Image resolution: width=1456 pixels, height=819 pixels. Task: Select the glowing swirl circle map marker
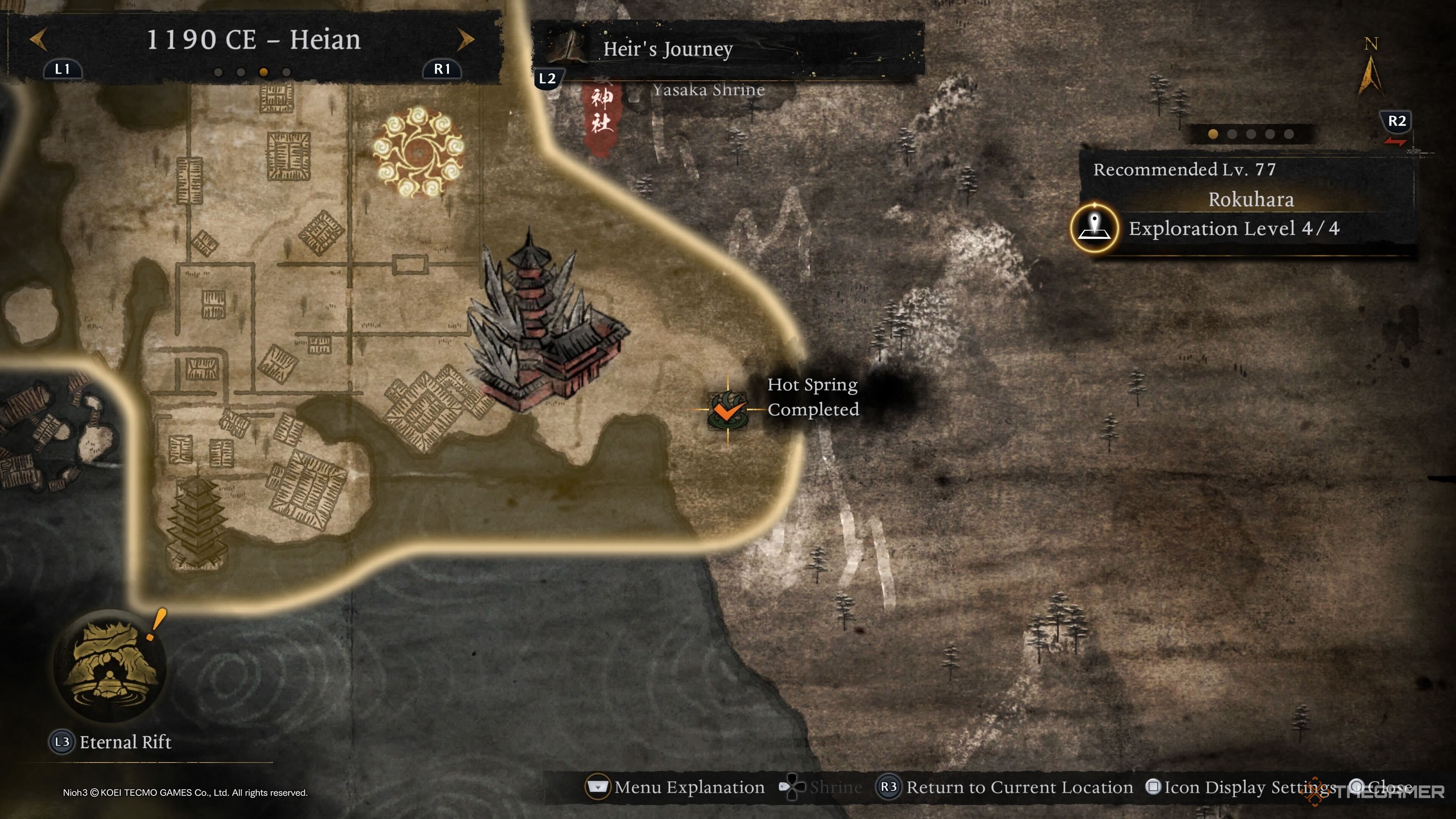point(418,152)
